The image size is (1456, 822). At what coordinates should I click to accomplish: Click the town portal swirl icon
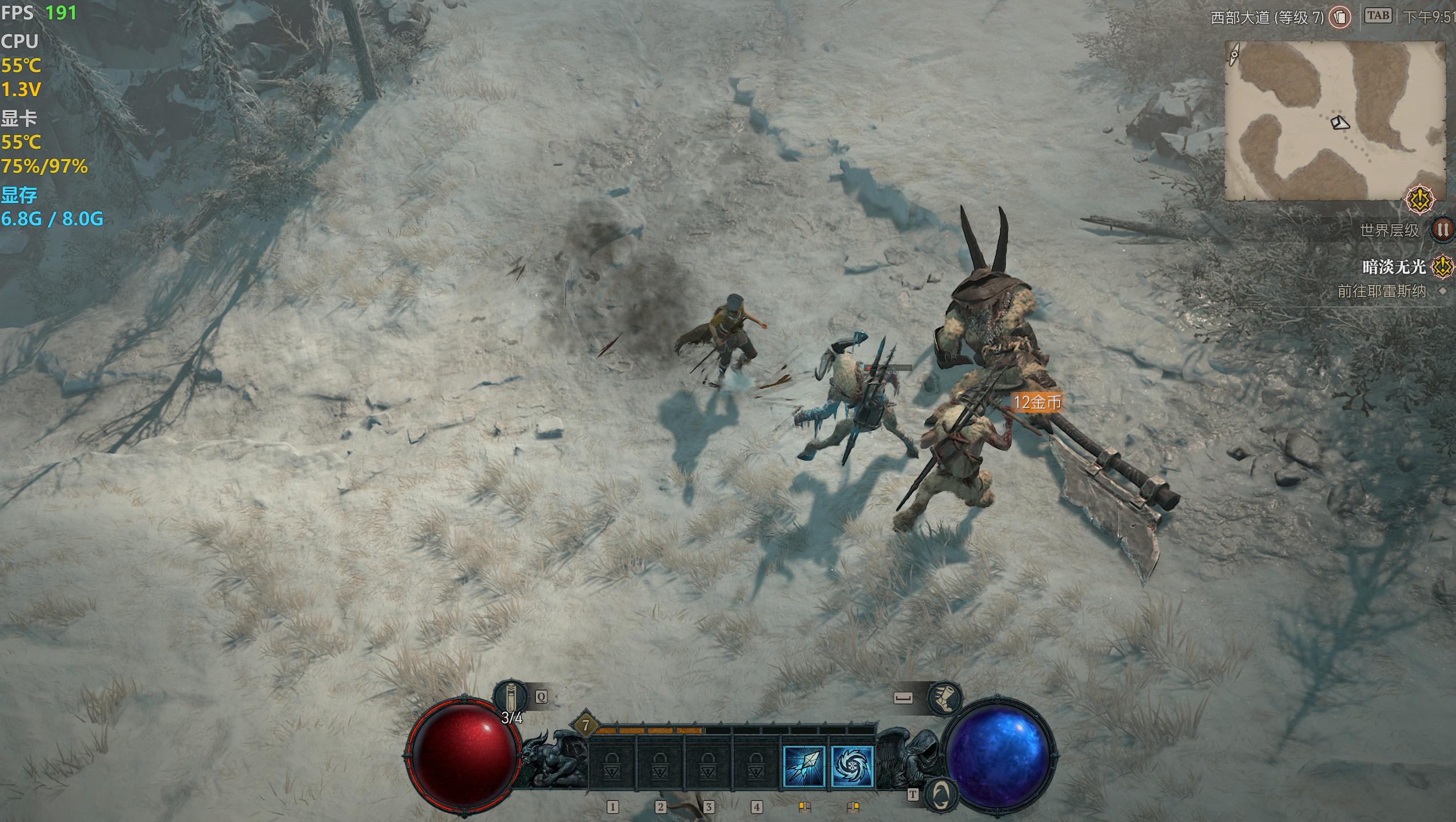click(941, 794)
